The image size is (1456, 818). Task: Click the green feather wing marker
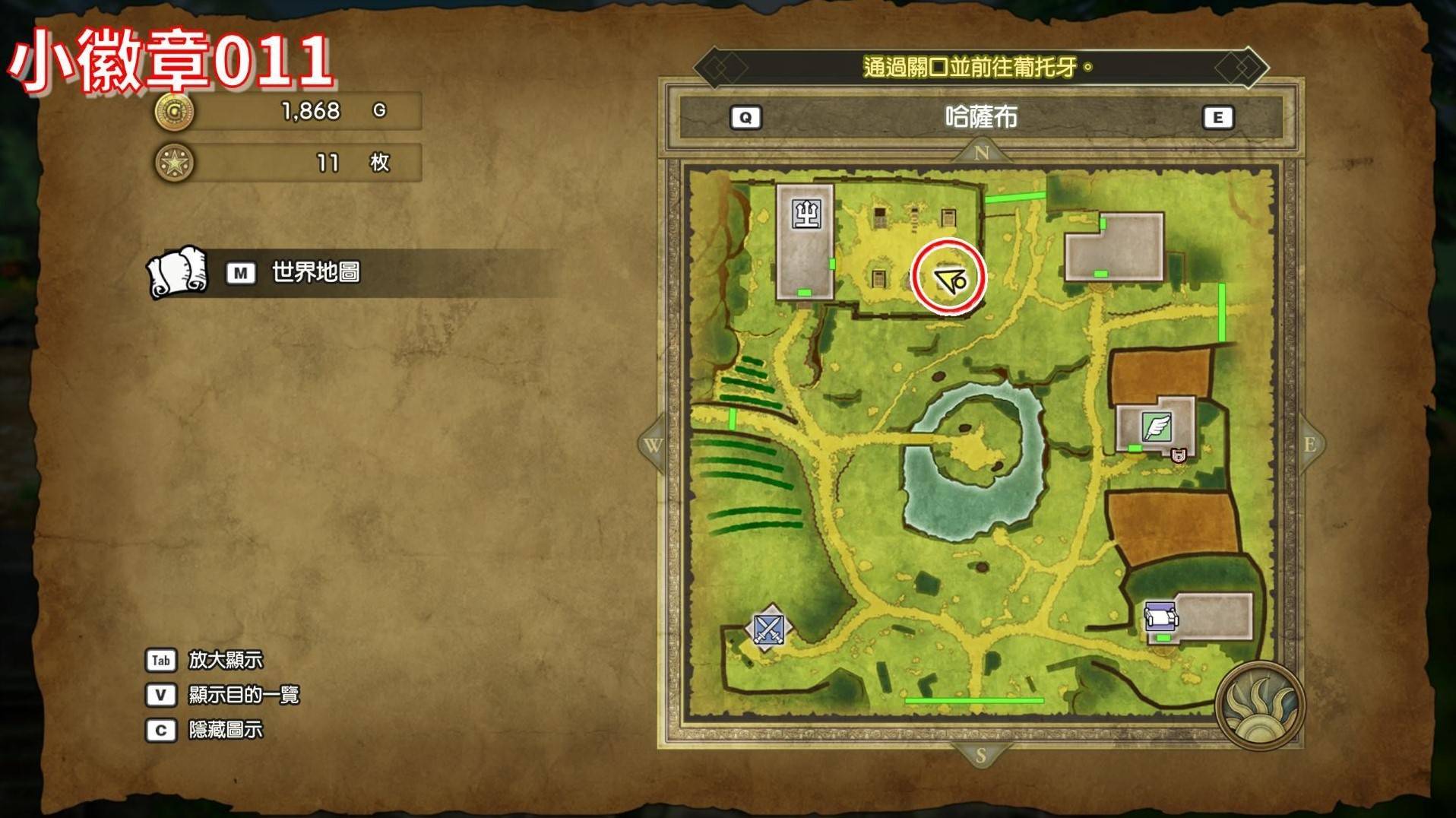pyautogui.click(x=1157, y=427)
